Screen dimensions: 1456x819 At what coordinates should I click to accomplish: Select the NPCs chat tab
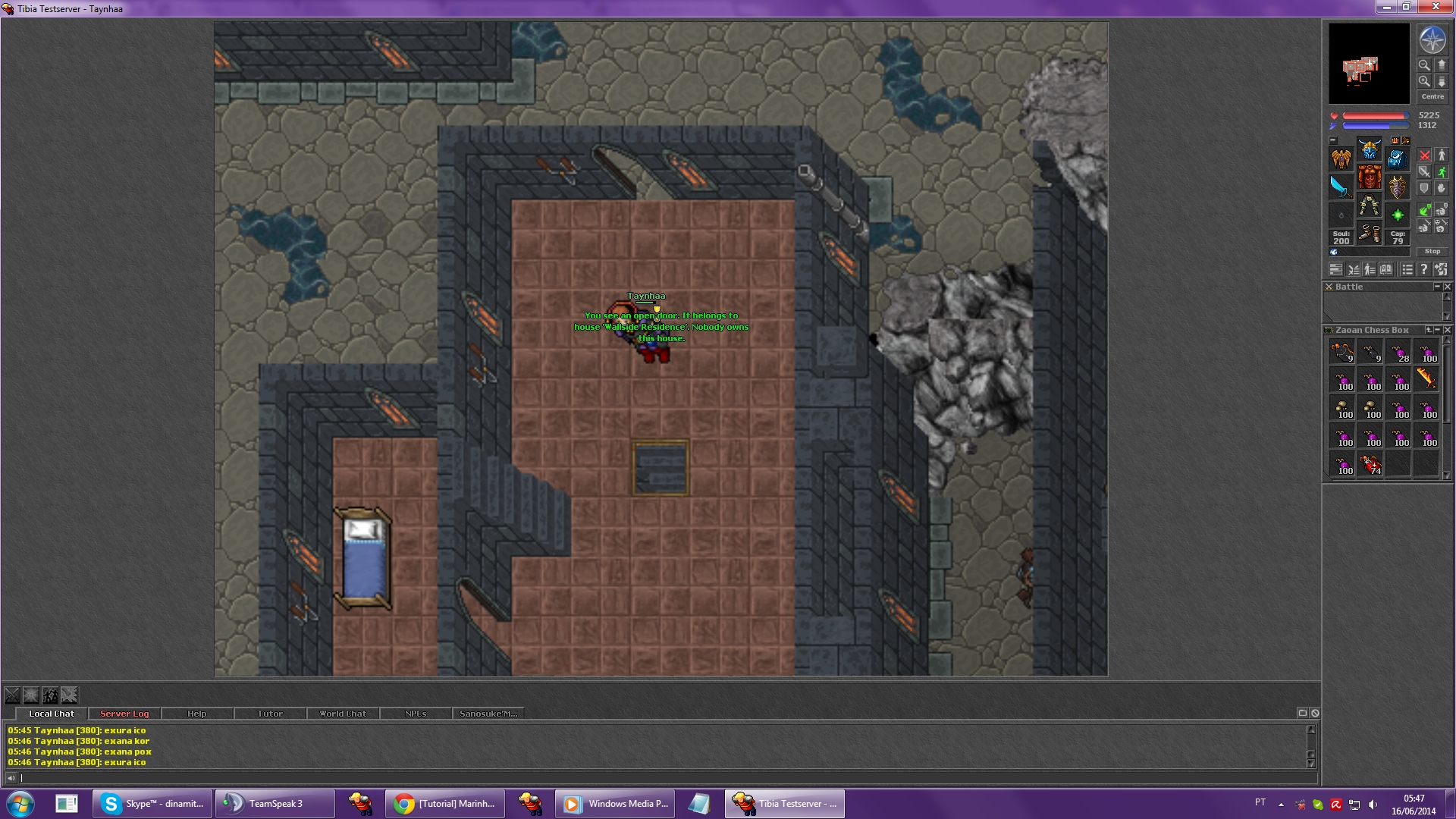point(415,714)
